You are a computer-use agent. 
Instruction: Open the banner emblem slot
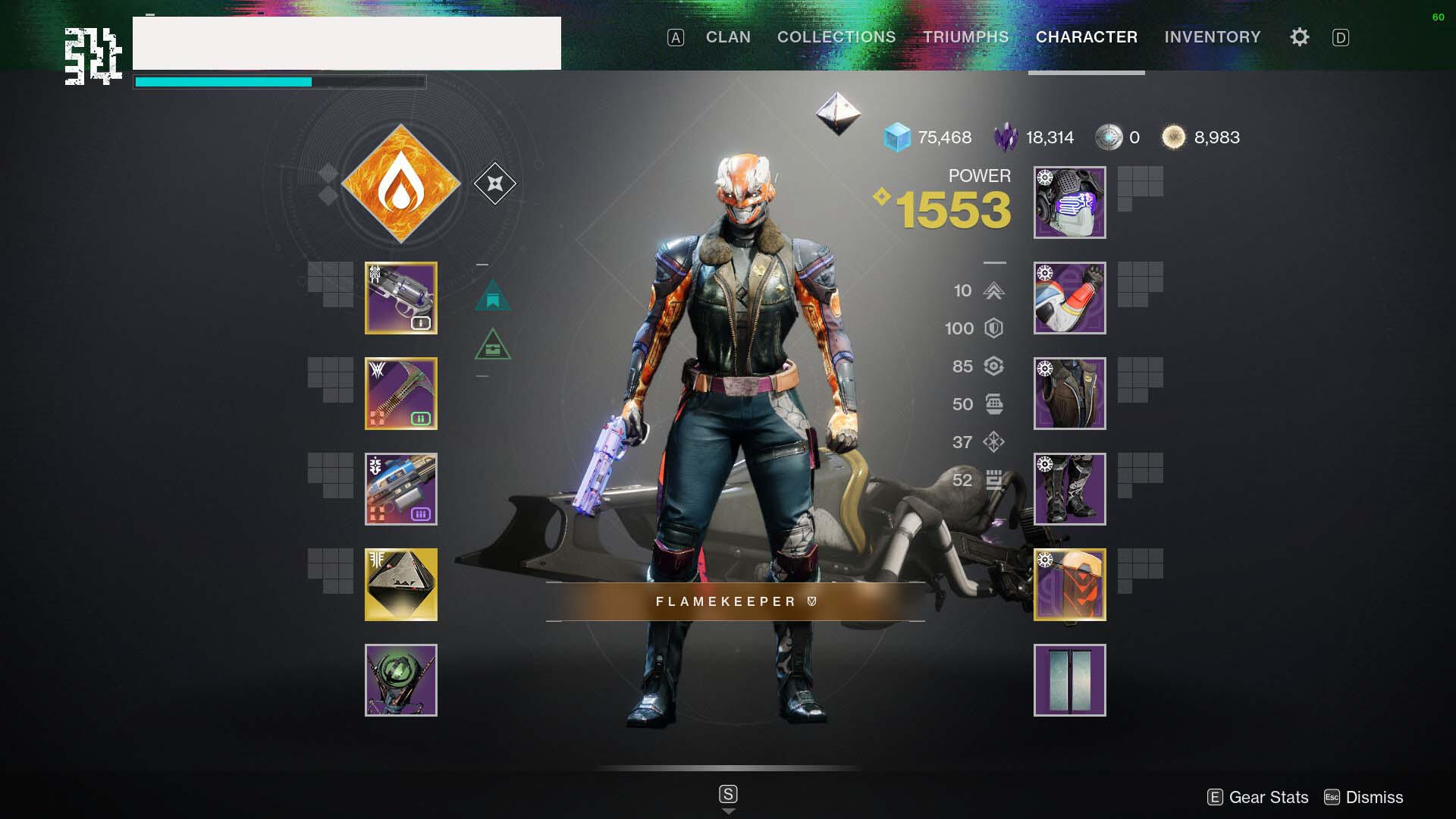(1069, 680)
